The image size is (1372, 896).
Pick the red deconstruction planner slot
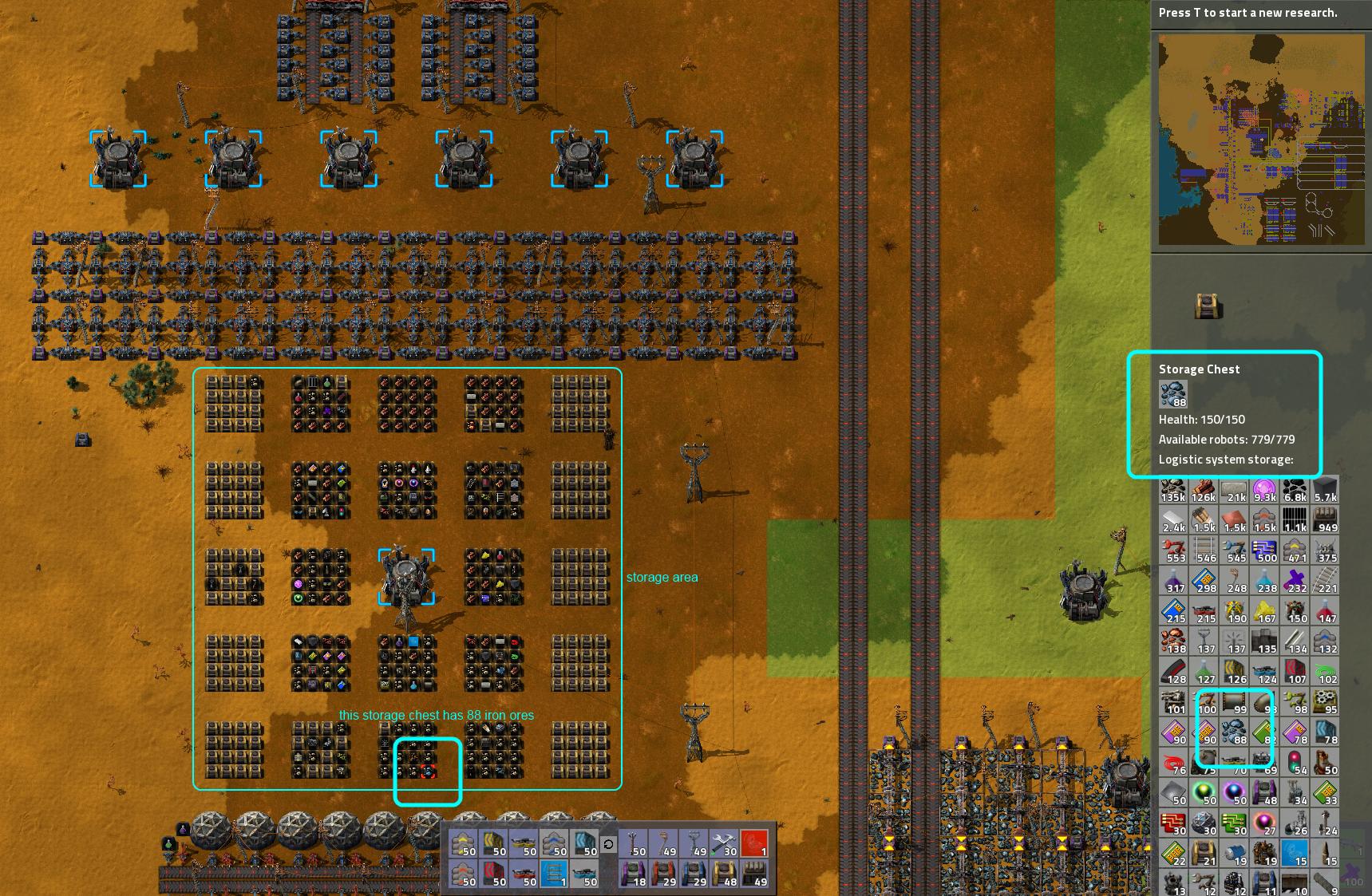754,844
